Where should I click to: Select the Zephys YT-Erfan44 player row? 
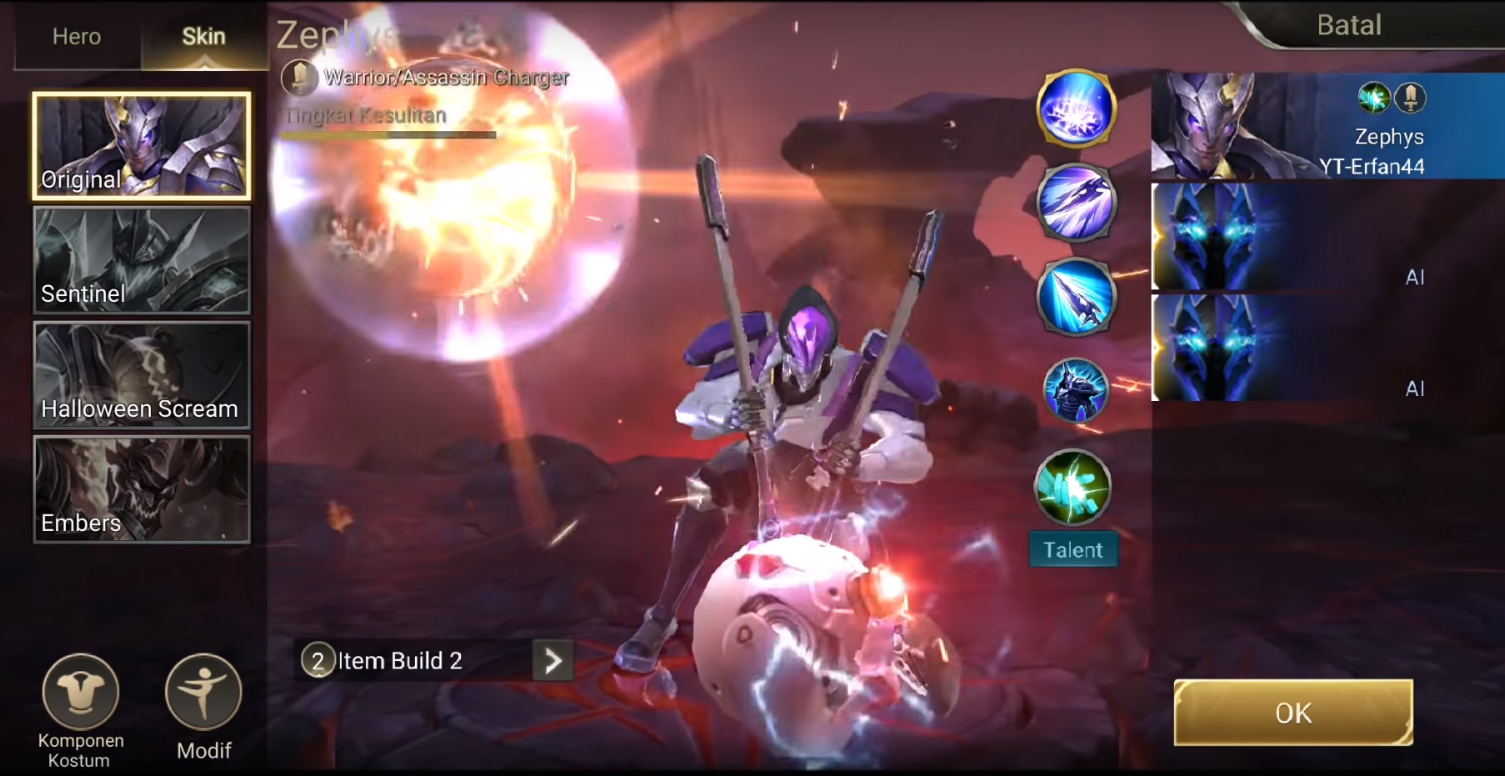coord(1327,126)
